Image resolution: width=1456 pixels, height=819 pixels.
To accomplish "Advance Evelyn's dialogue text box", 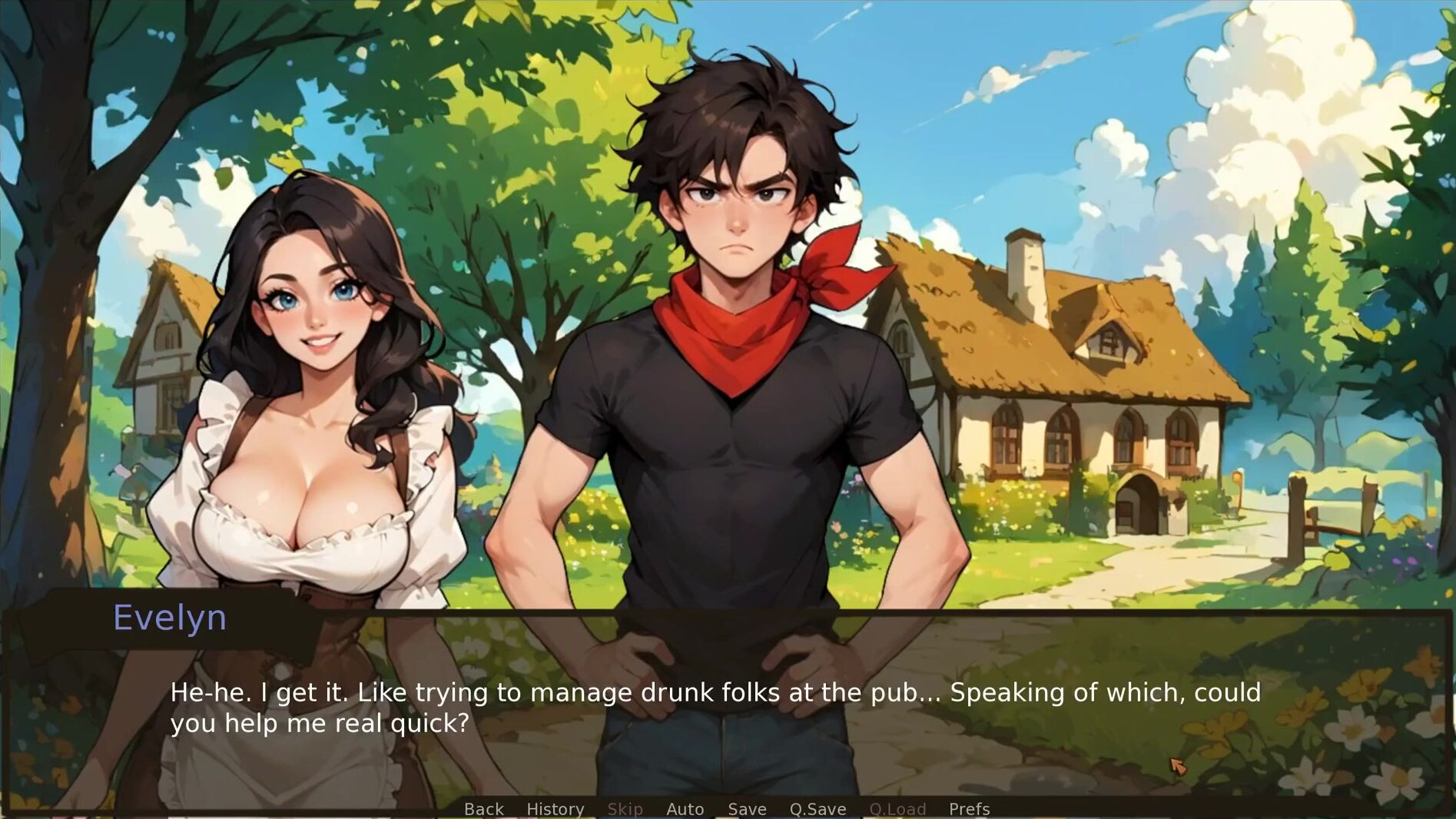I will [x=715, y=708].
